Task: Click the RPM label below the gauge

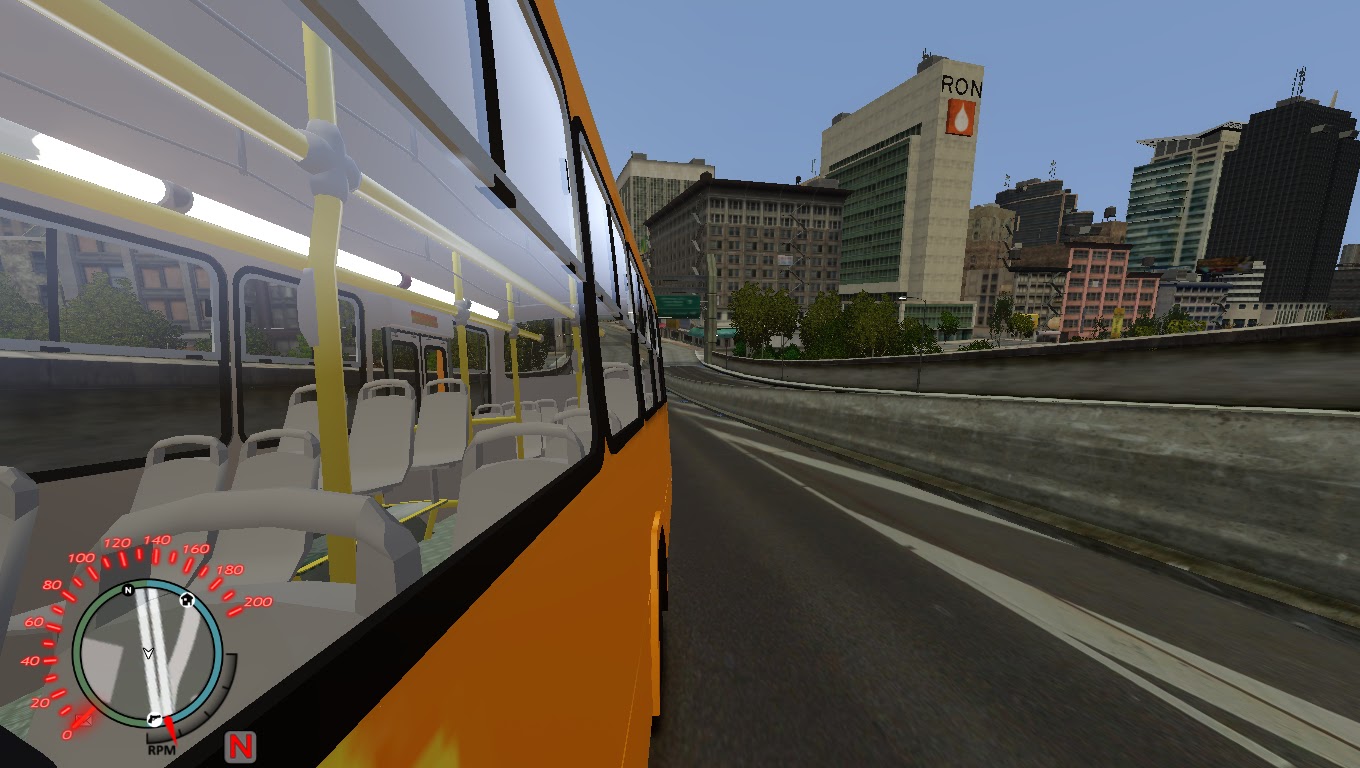Action: pyautogui.click(x=161, y=749)
